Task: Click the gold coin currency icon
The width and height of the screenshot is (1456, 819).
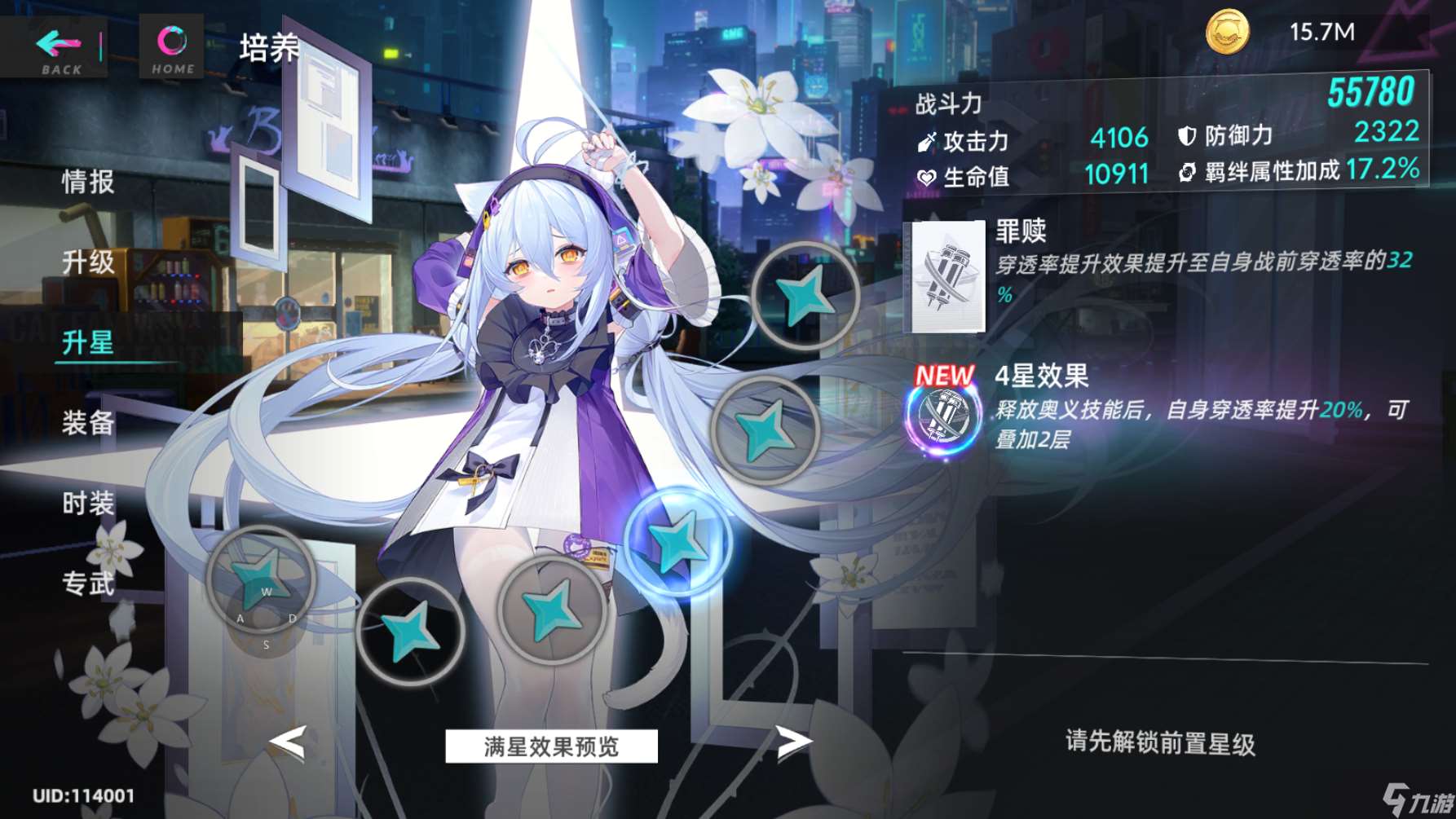Action: click(x=1227, y=33)
